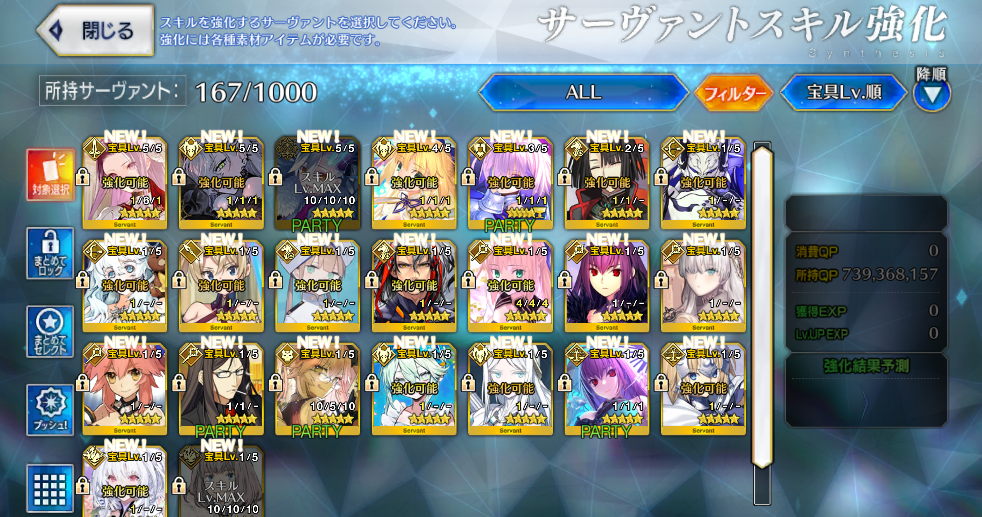982x517 pixels.
Task: Tap the プッシュ! gear button
Action: [x=50, y=410]
